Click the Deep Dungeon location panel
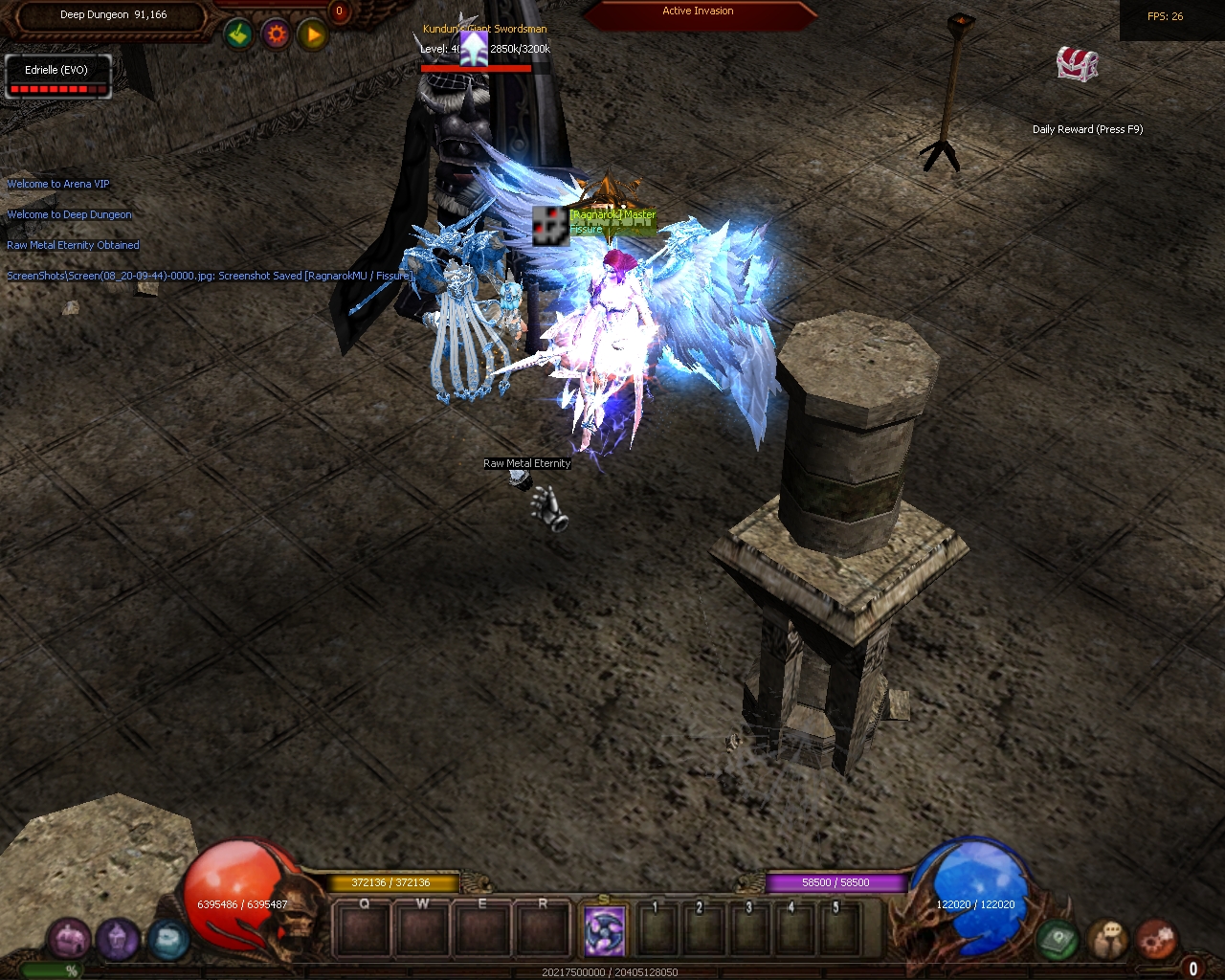 113,15
